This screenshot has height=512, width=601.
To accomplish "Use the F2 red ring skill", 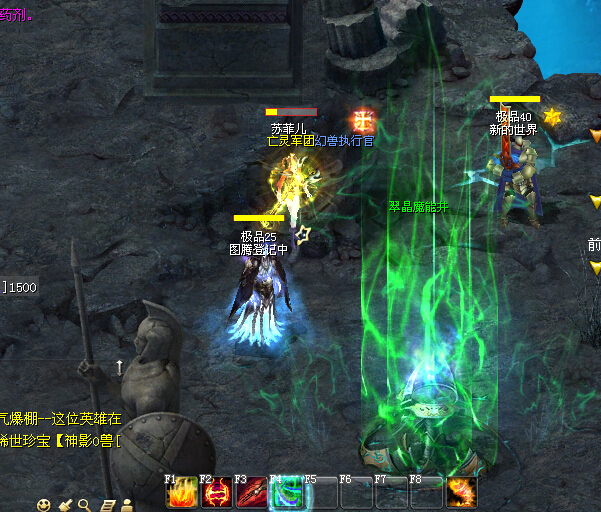I will [216, 493].
